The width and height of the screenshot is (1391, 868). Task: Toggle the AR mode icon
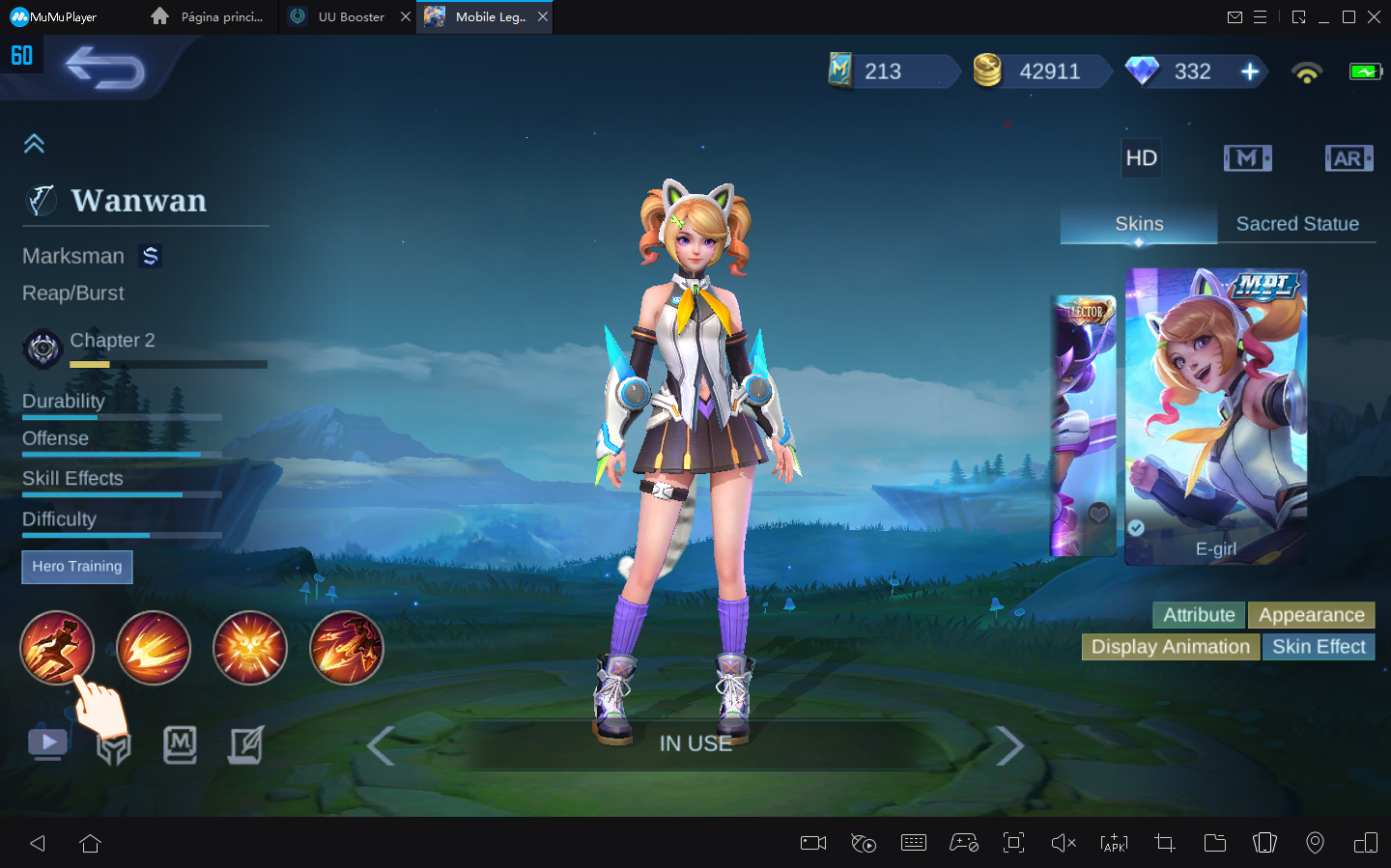[1348, 157]
